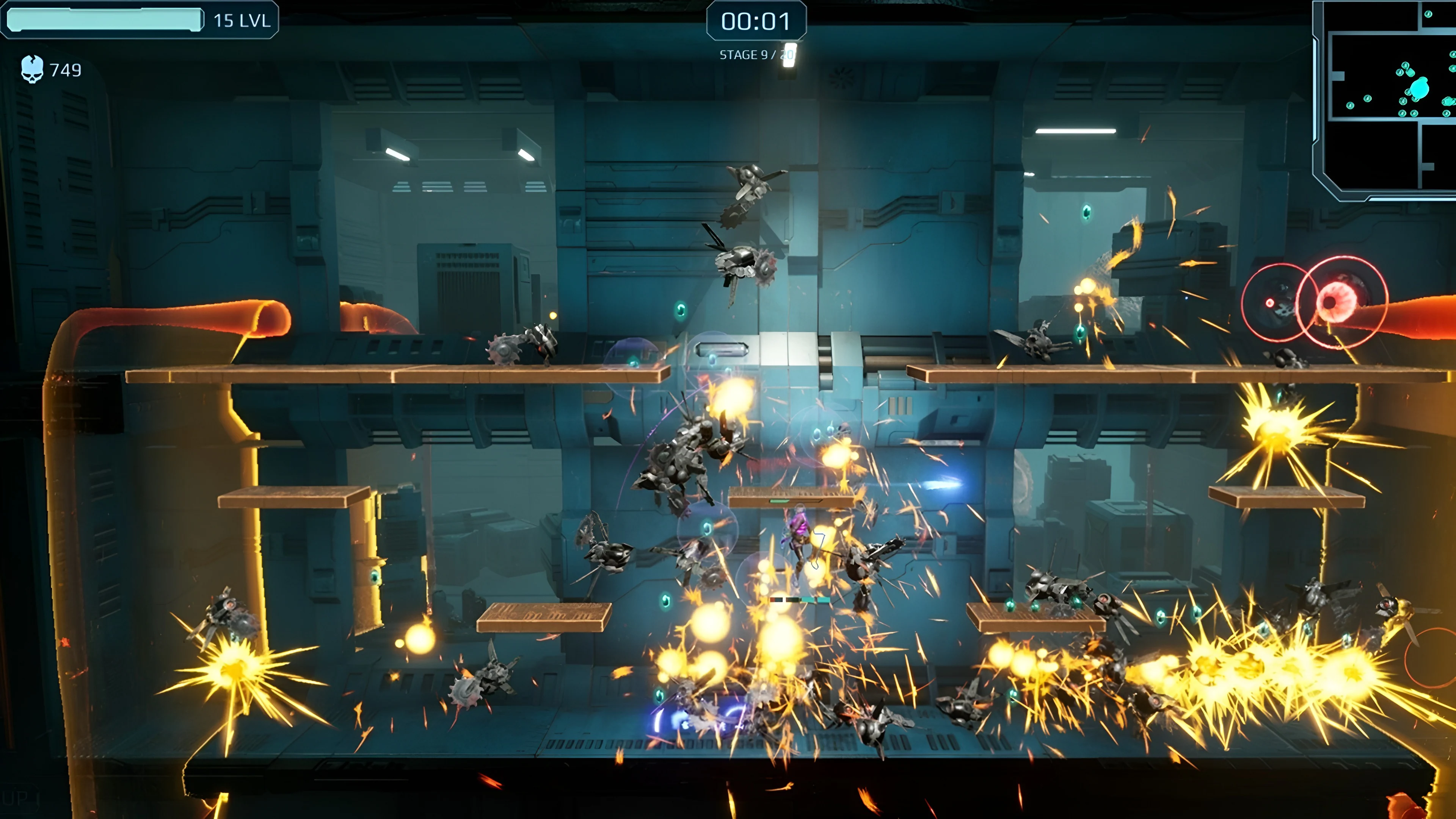Click the experience progress bar at top left
This screenshot has width=1456, height=819.
coord(105,22)
